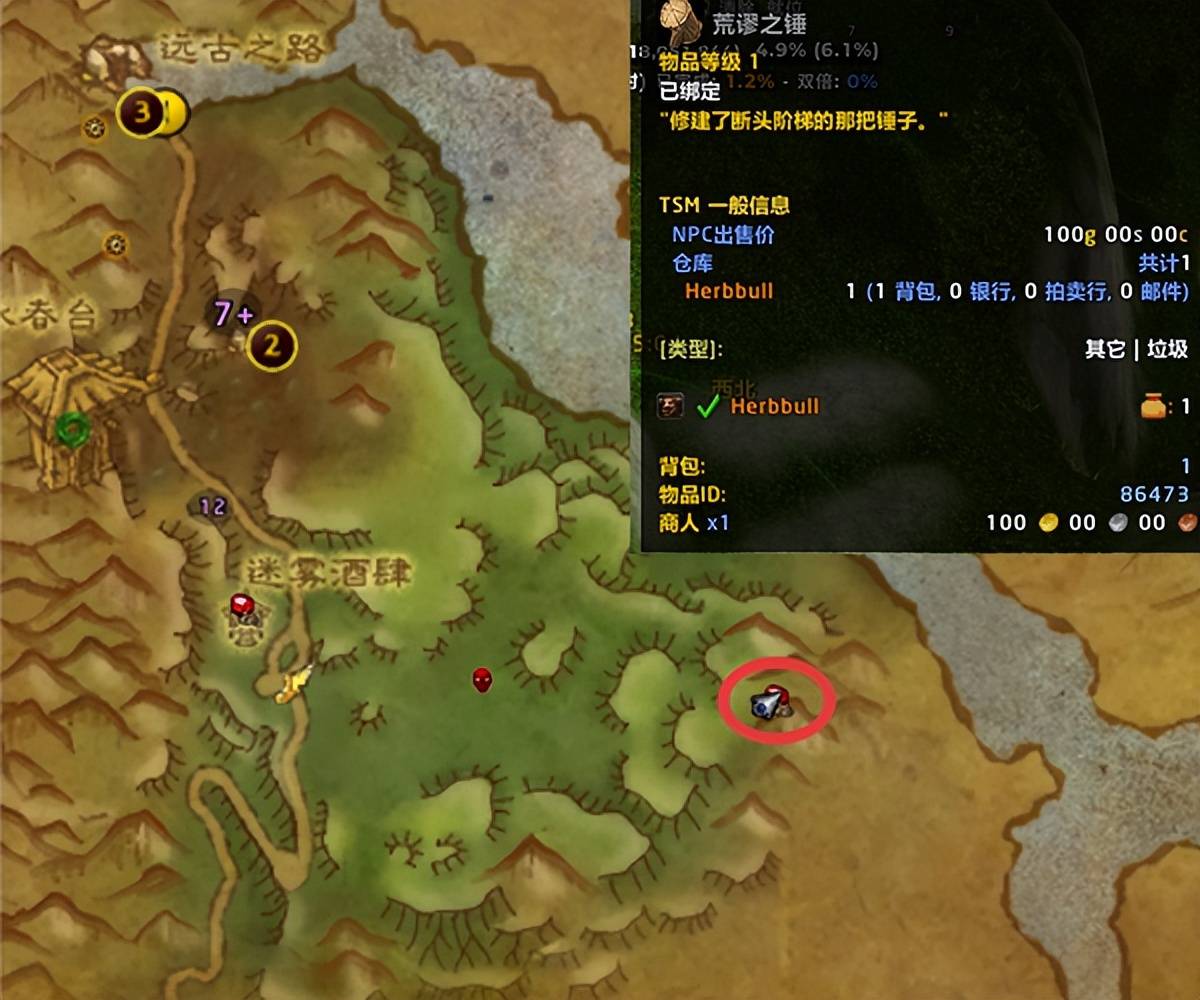Click the red skull marker in the green valley
1200x1000 pixels.
[x=483, y=680]
